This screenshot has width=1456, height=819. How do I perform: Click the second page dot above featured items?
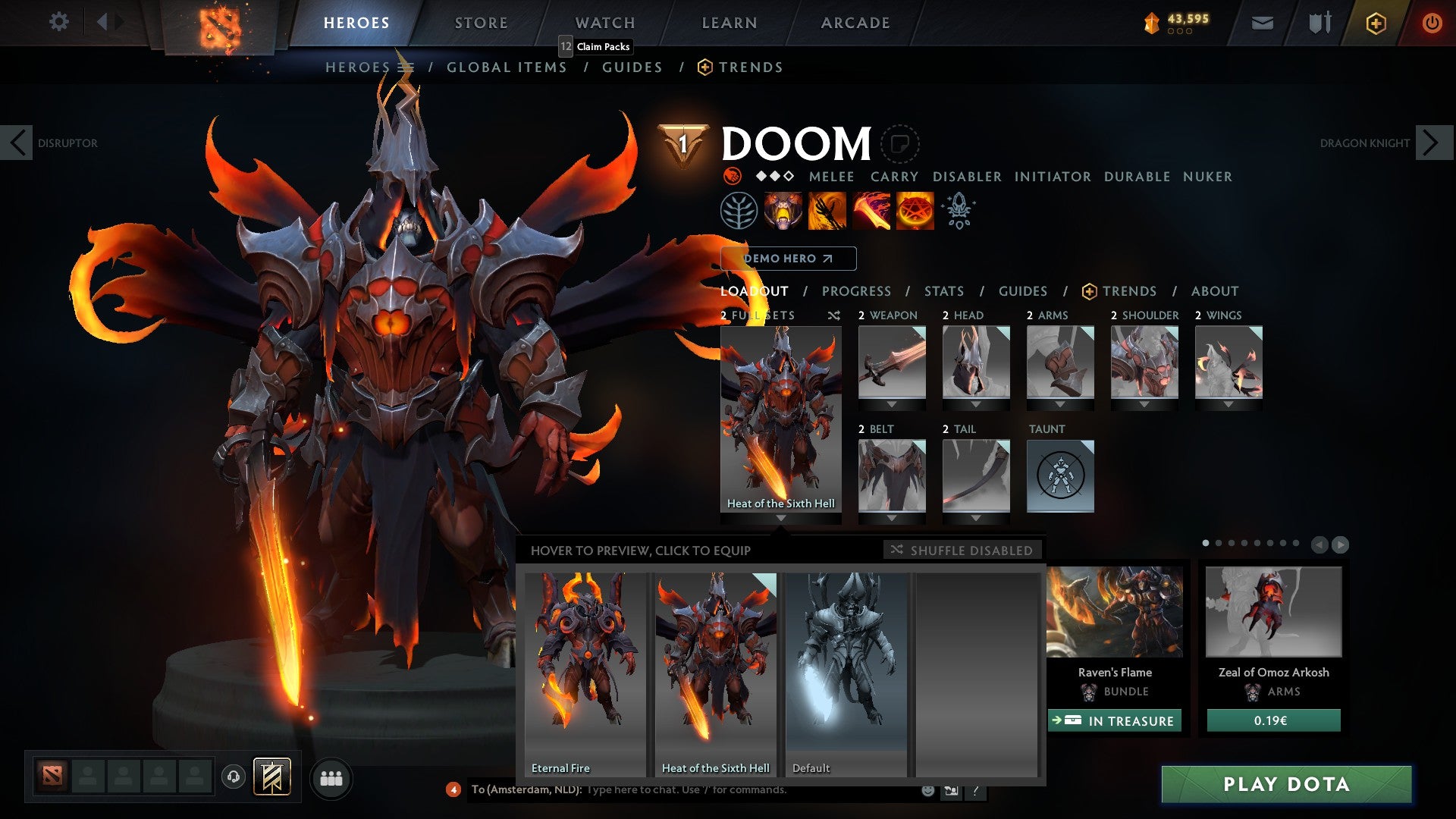point(1219,543)
